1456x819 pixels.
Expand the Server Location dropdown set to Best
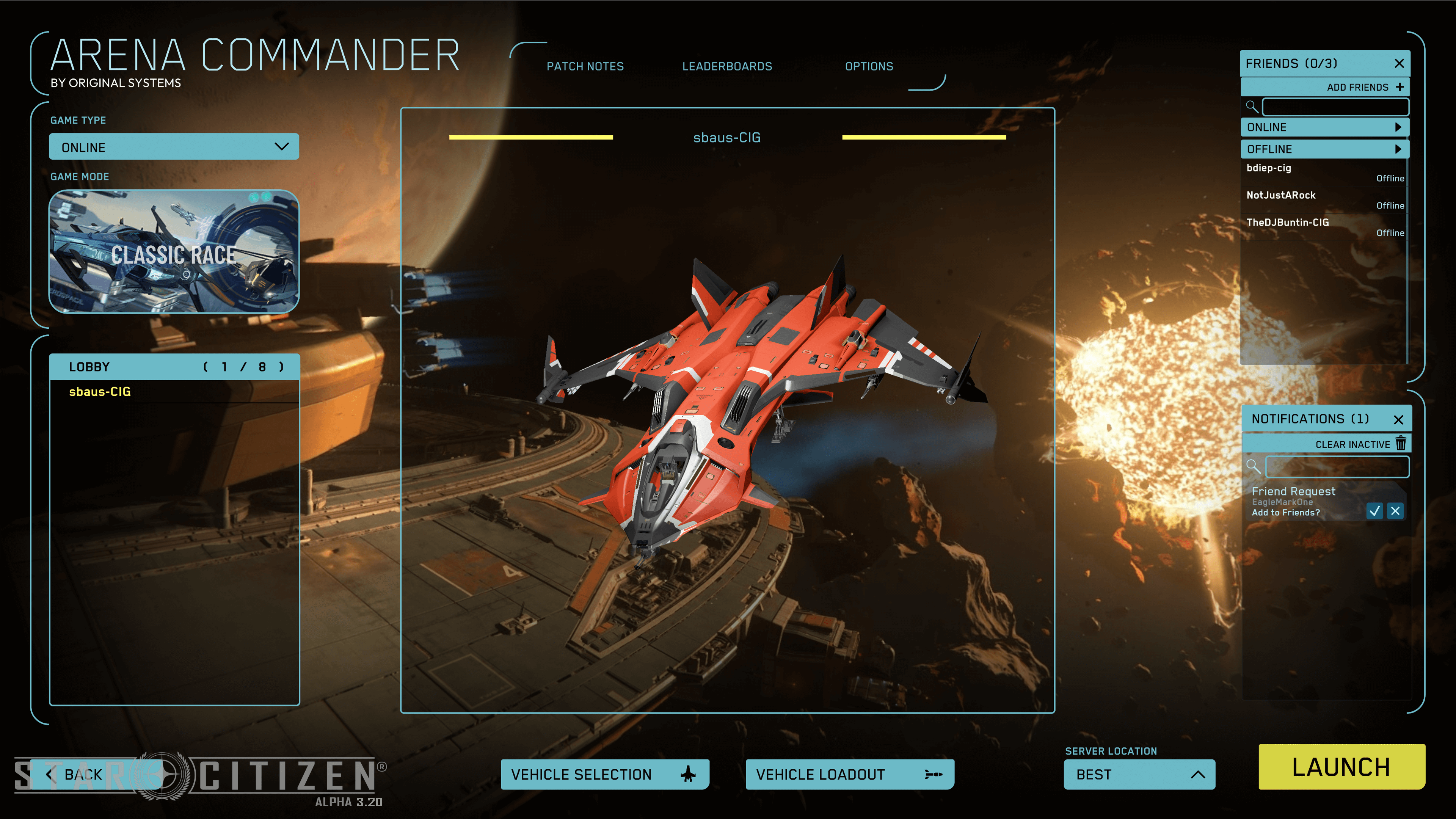tap(1139, 774)
